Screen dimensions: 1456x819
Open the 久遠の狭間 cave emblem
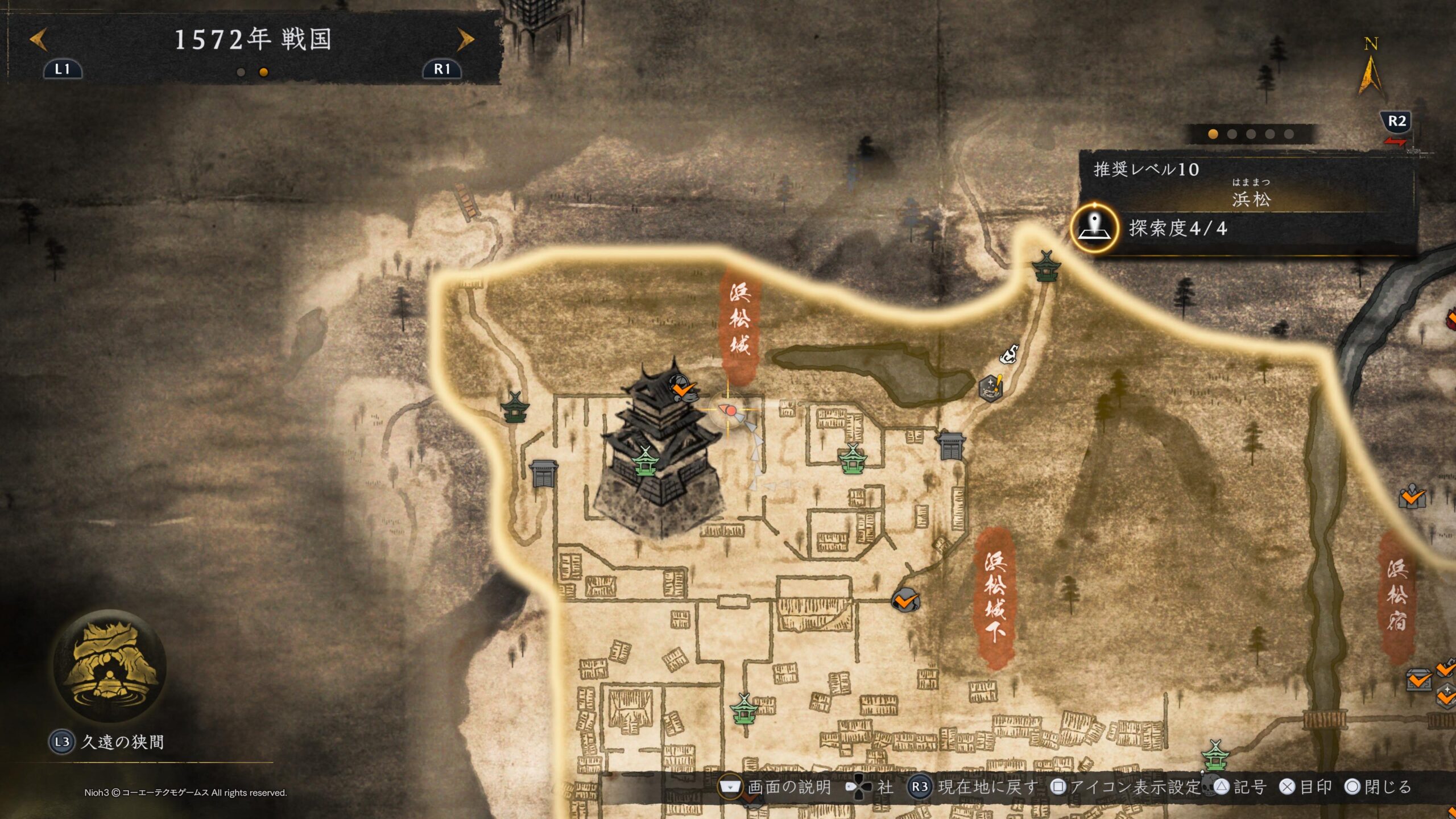[x=109, y=665]
